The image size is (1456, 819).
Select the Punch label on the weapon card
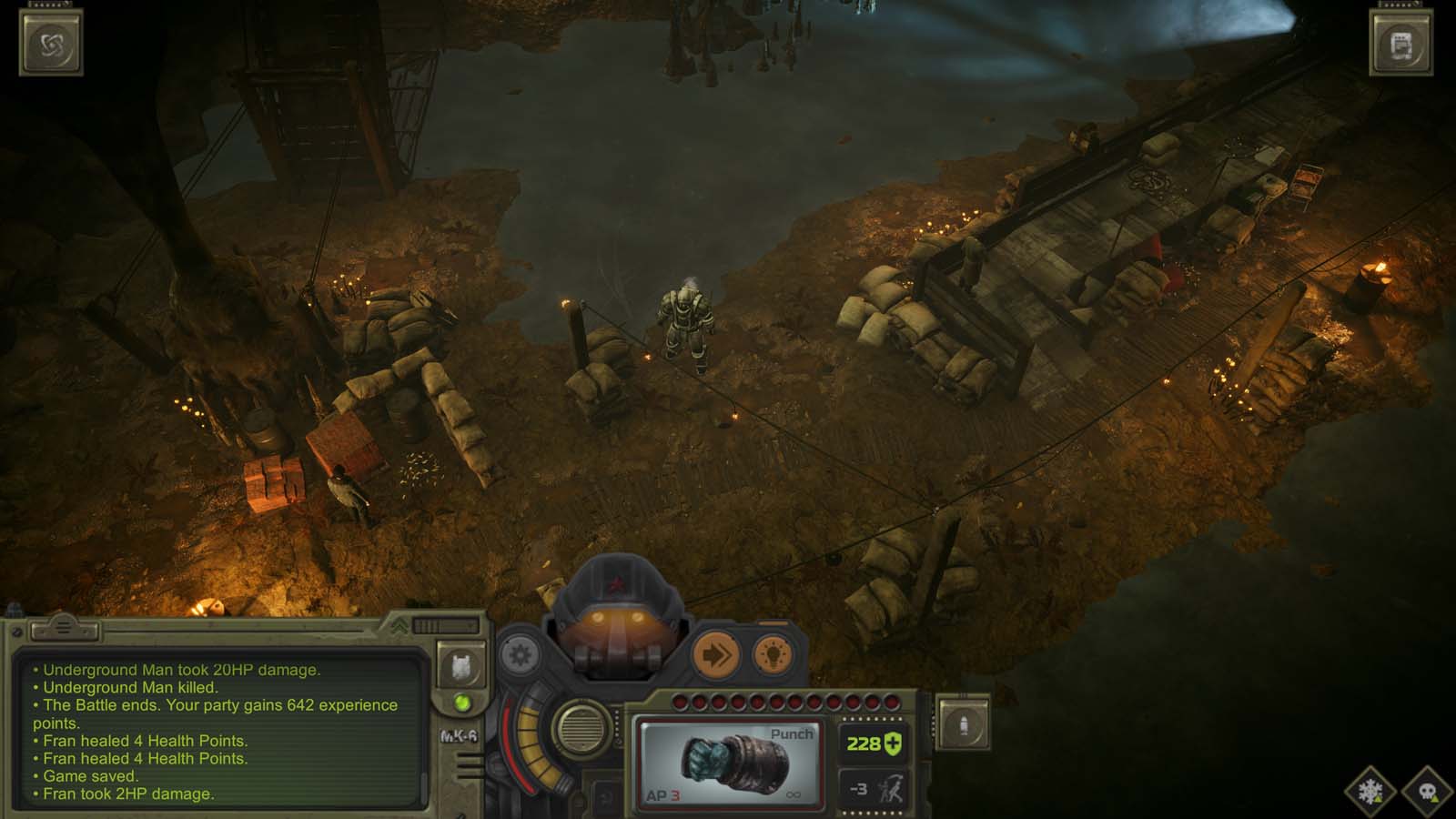(x=794, y=733)
